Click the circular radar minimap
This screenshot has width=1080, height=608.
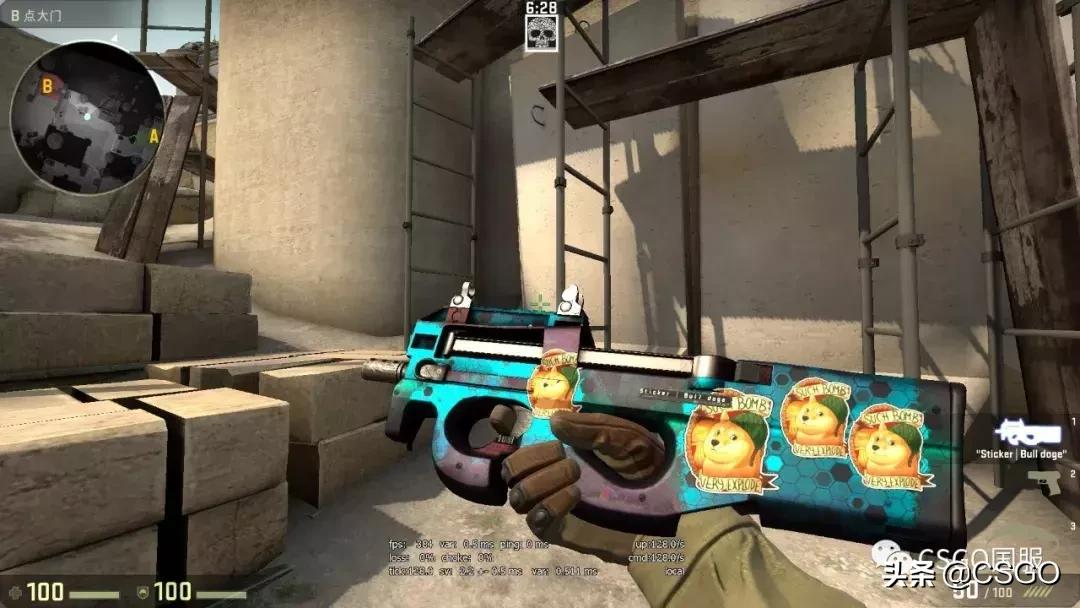[86, 117]
